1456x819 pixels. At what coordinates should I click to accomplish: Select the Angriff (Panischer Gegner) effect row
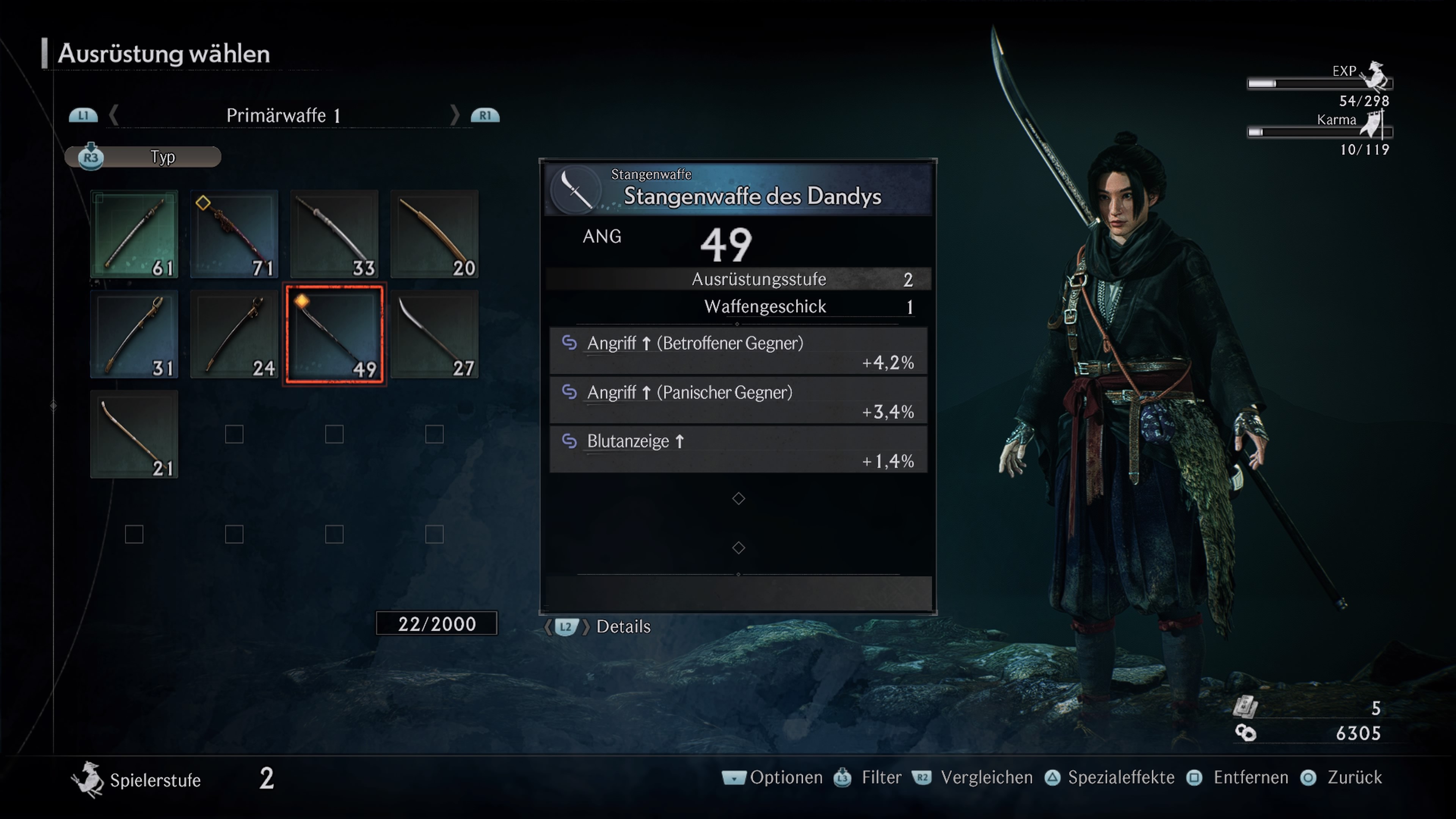[x=738, y=400]
